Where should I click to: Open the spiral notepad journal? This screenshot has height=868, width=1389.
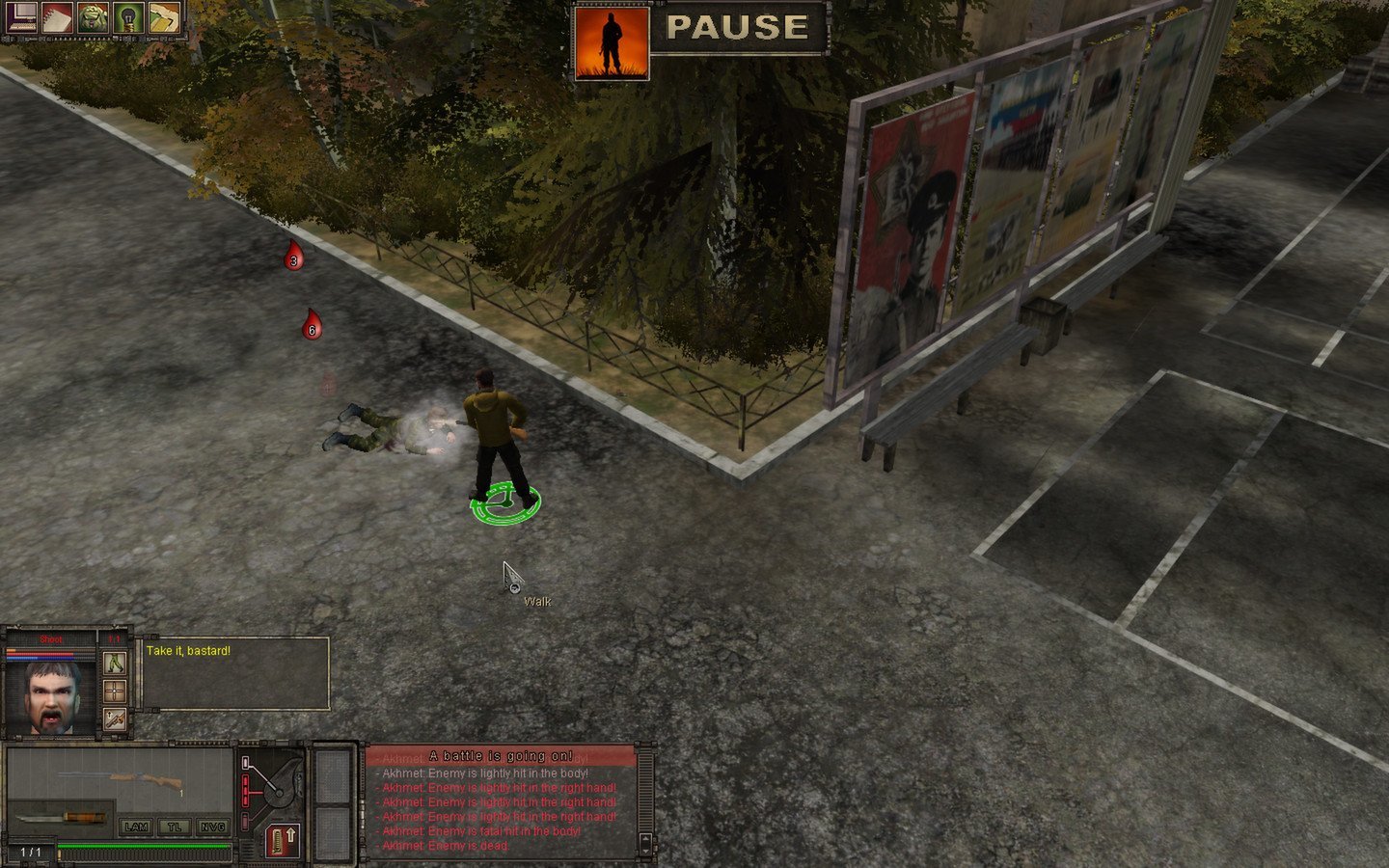tap(56, 17)
